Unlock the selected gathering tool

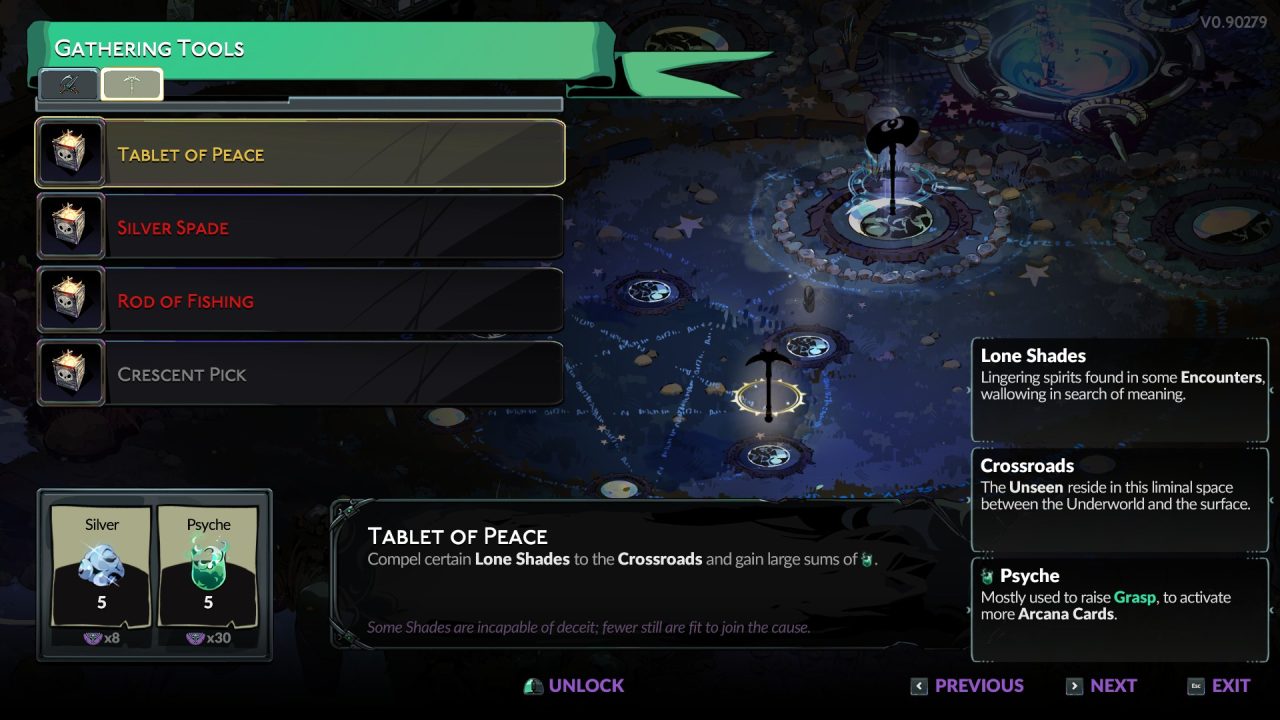pyautogui.click(x=574, y=686)
